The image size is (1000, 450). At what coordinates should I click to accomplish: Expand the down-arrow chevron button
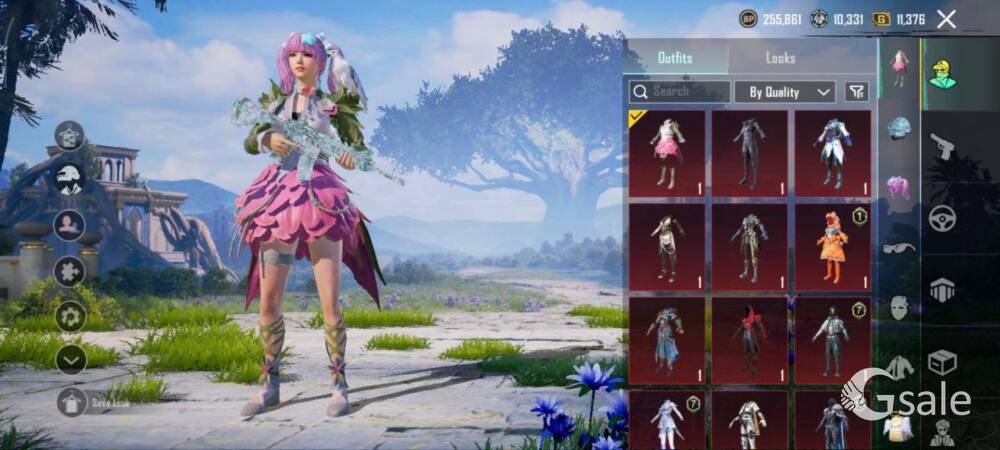pos(71,359)
